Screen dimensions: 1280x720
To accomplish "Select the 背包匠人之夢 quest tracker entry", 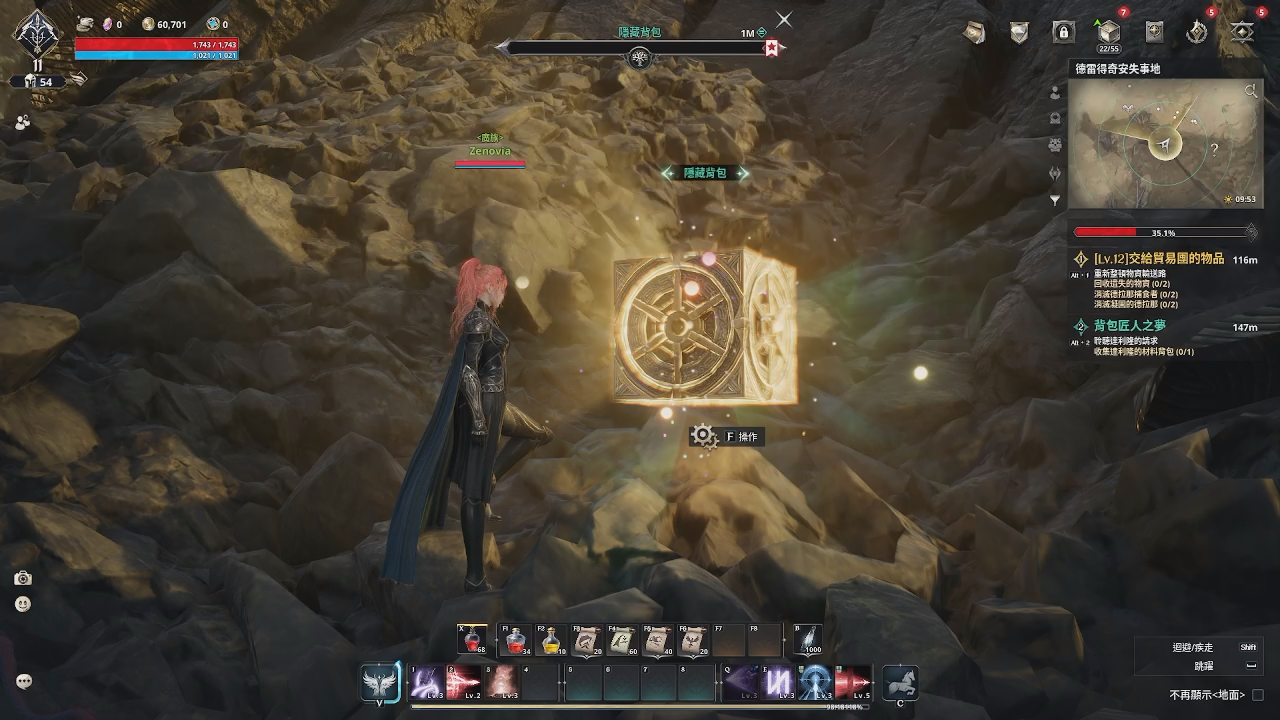I will 1129,326.
